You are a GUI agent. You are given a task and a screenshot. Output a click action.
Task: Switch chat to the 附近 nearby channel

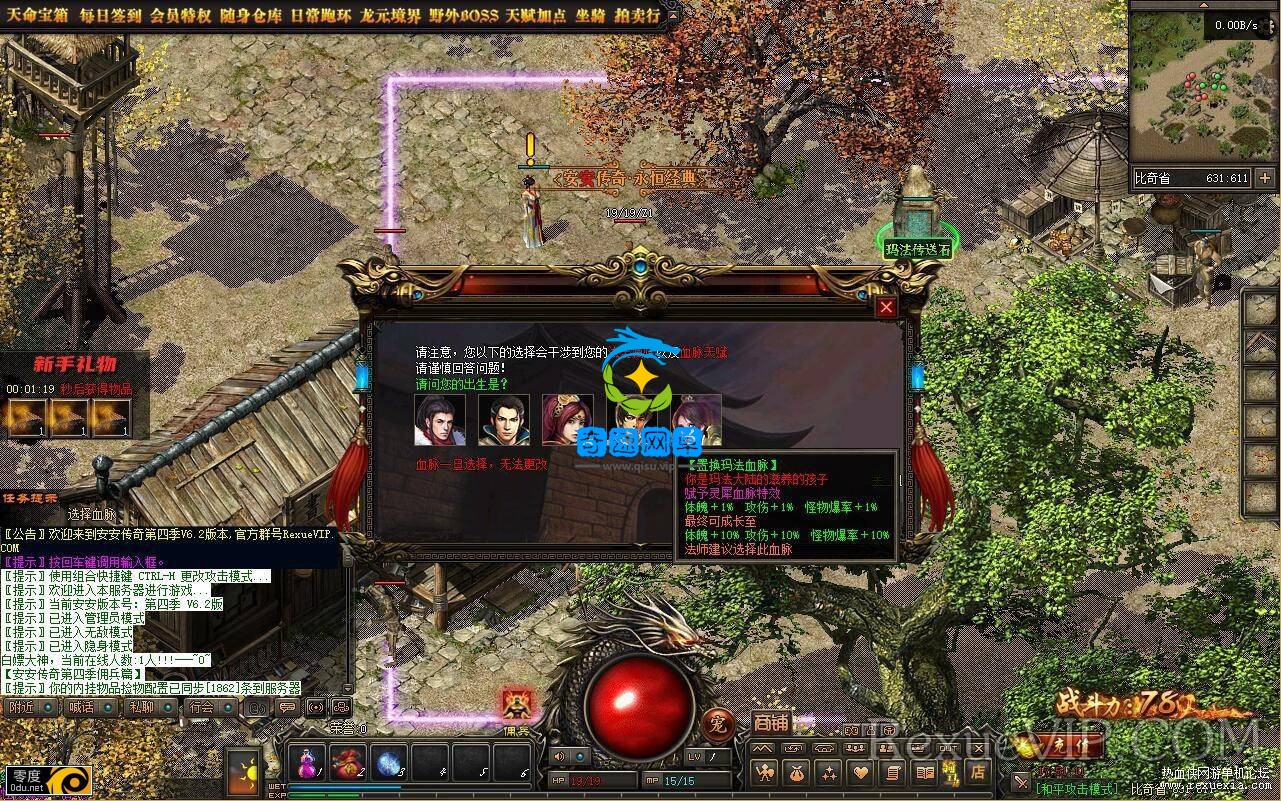pyautogui.click(x=21, y=707)
